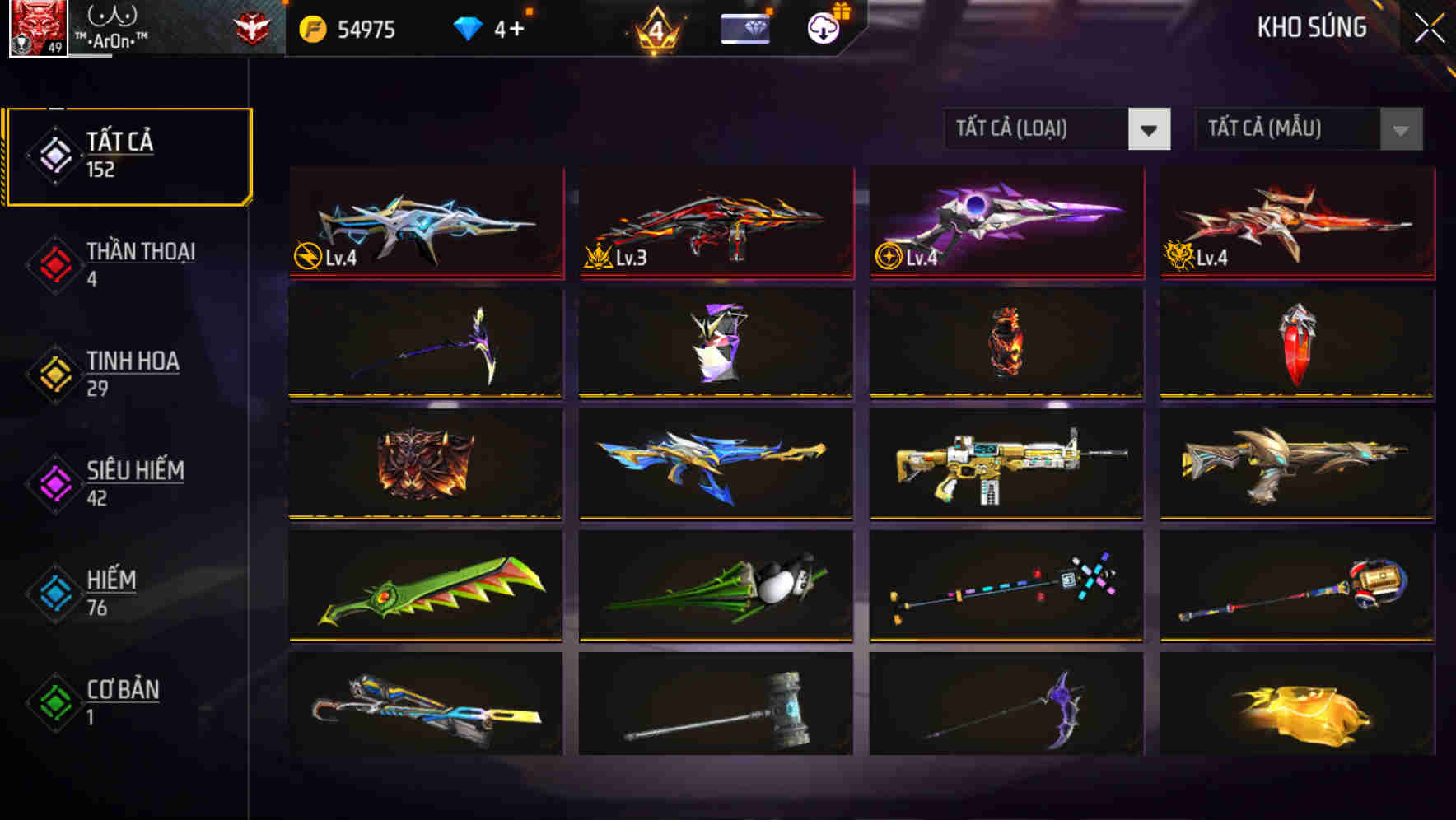Click the guild badge emblem next to the nickname

pyautogui.click(x=253, y=27)
